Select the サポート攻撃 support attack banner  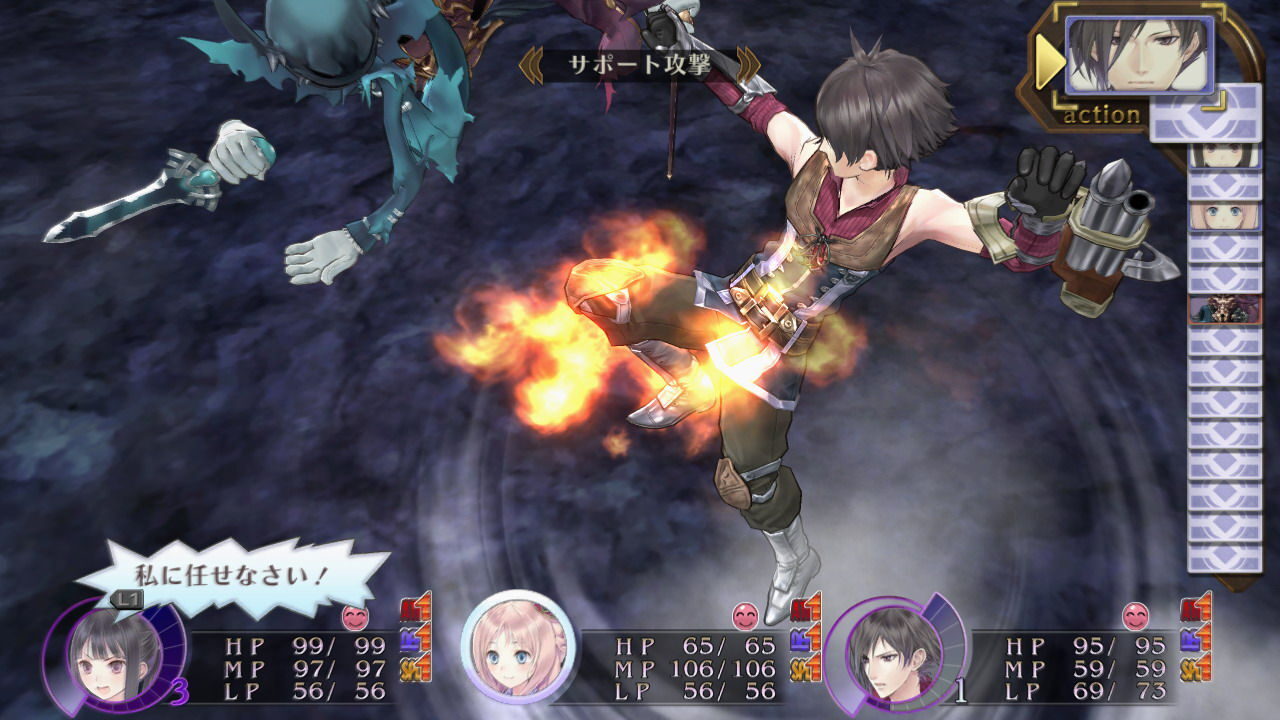[x=639, y=66]
